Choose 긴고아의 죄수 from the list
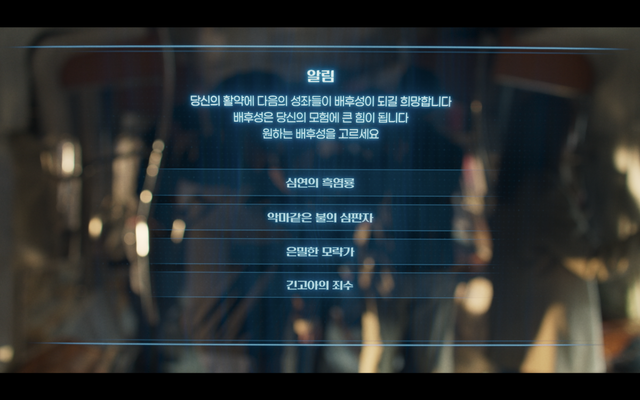This screenshot has height=400, width=640. (x=320, y=285)
